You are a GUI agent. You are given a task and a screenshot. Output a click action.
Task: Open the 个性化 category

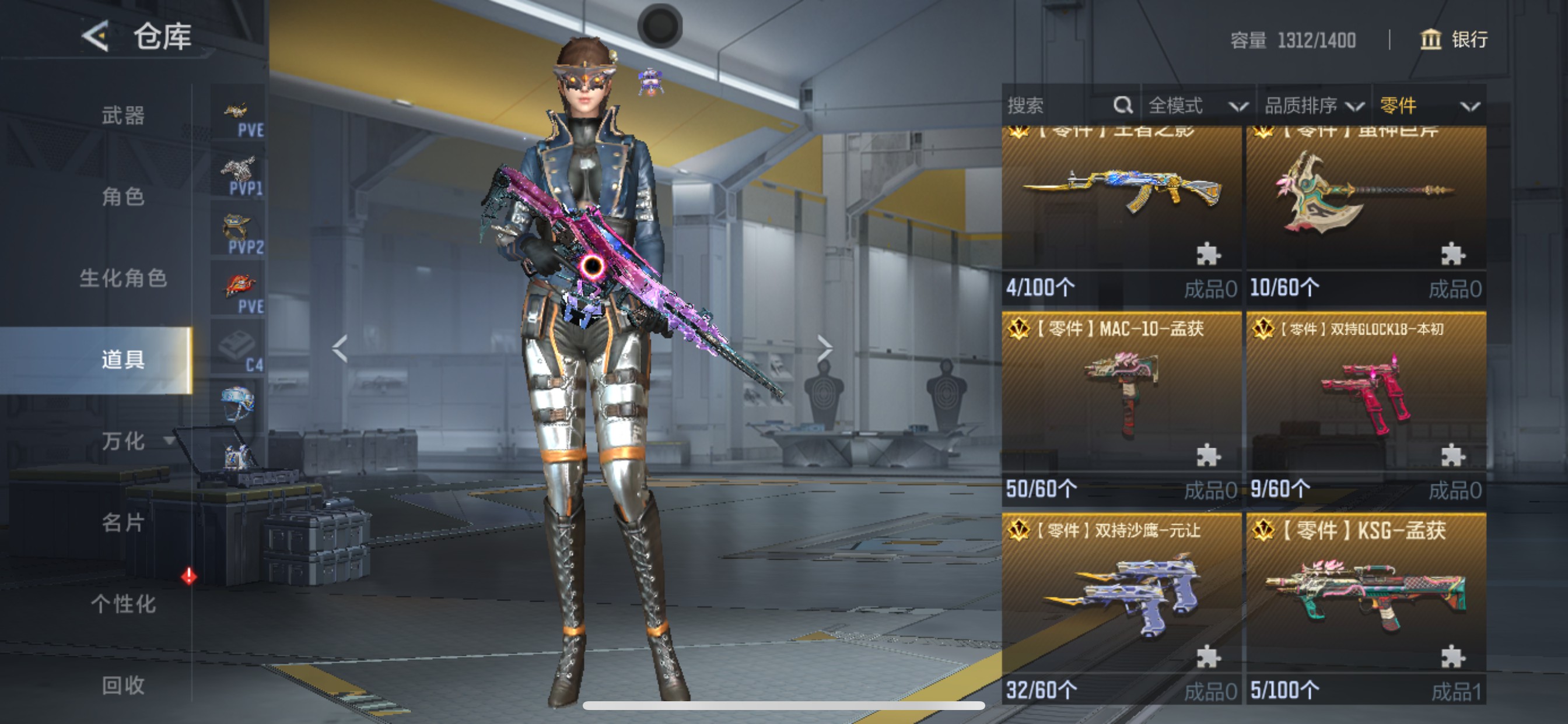[x=123, y=603]
